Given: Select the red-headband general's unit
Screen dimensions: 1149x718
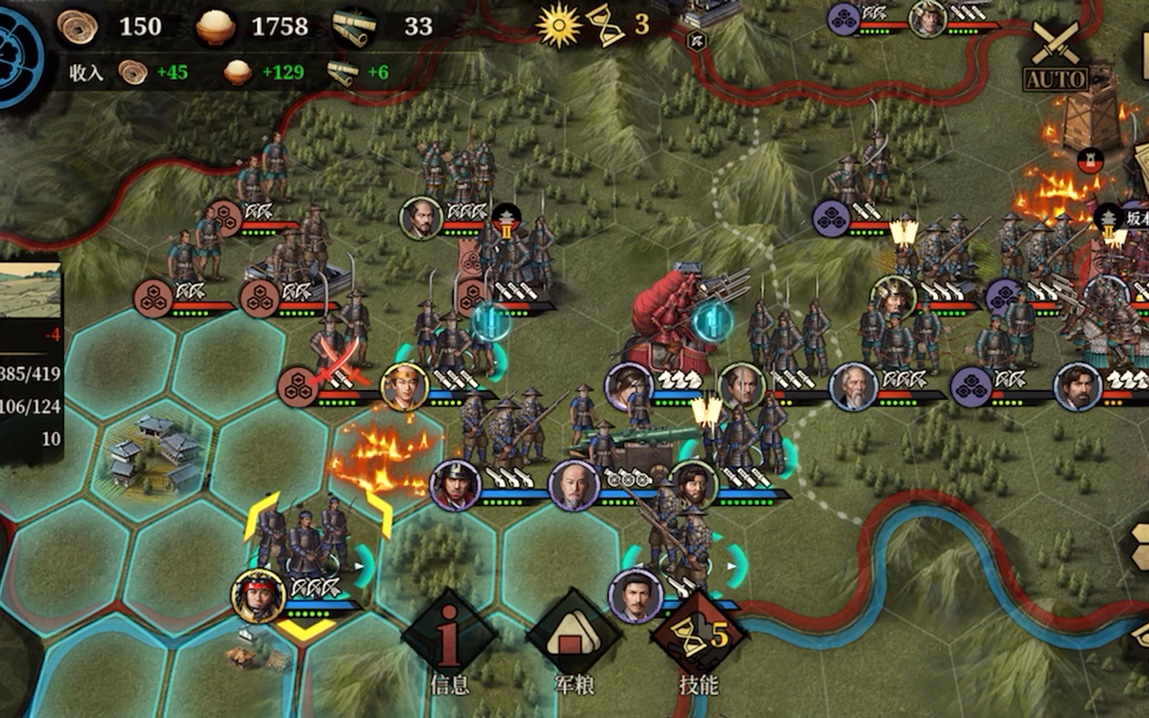Looking at the screenshot, I should tap(258, 595).
